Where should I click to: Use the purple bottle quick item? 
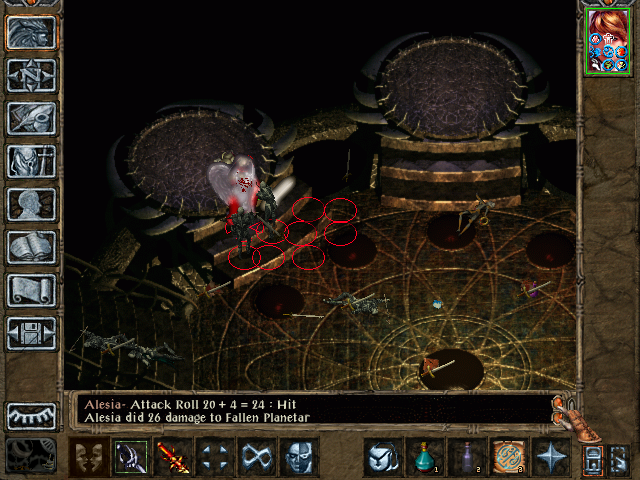coord(466,457)
